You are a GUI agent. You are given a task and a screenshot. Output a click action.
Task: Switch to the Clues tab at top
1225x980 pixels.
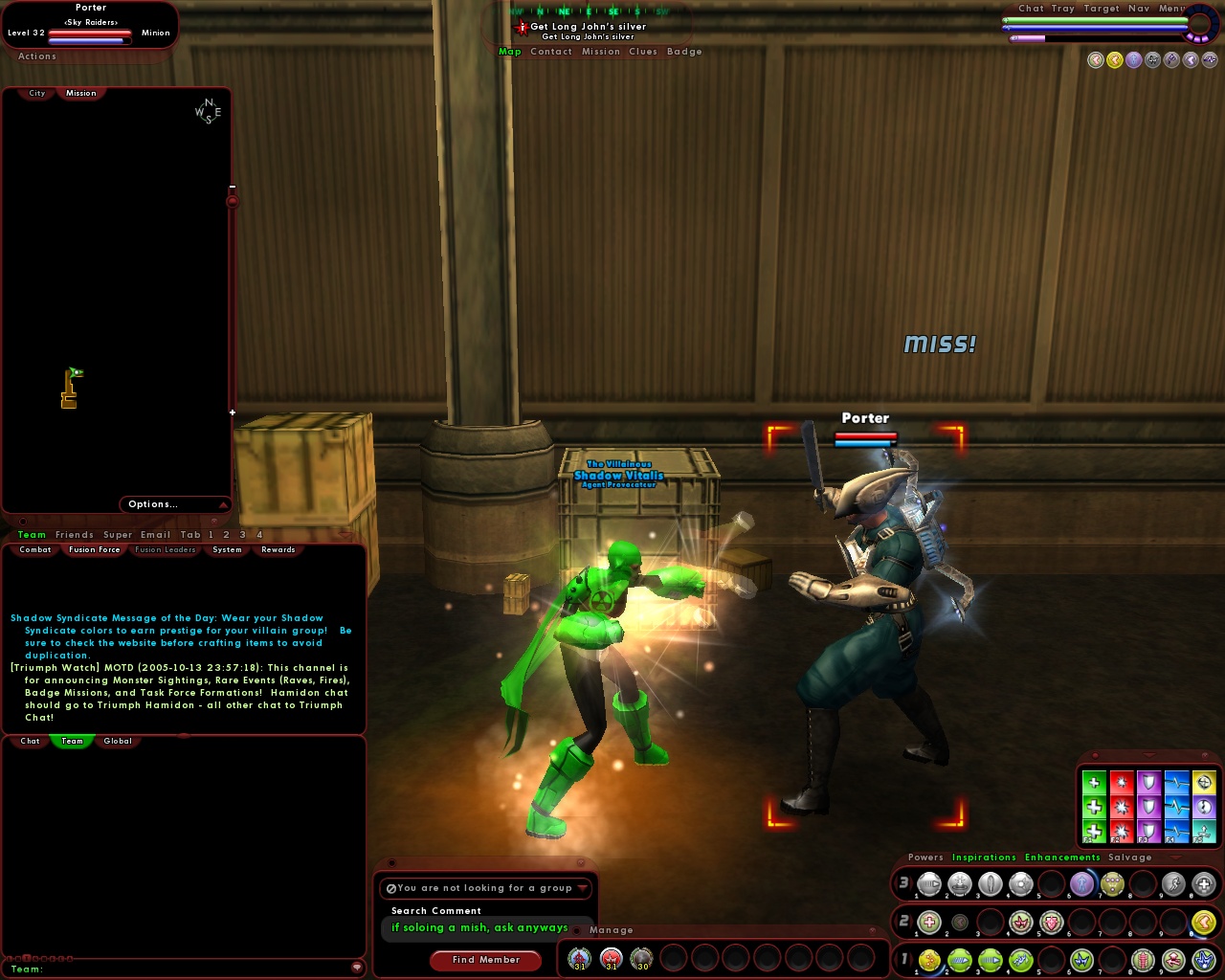coord(642,51)
